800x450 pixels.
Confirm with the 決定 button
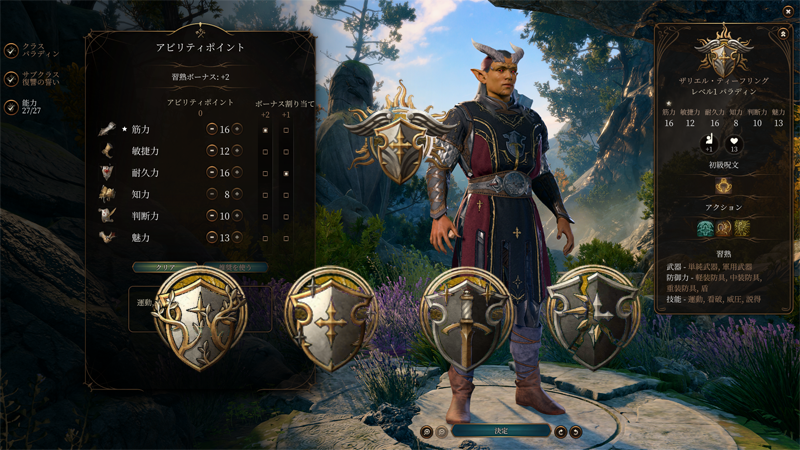[x=501, y=431]
